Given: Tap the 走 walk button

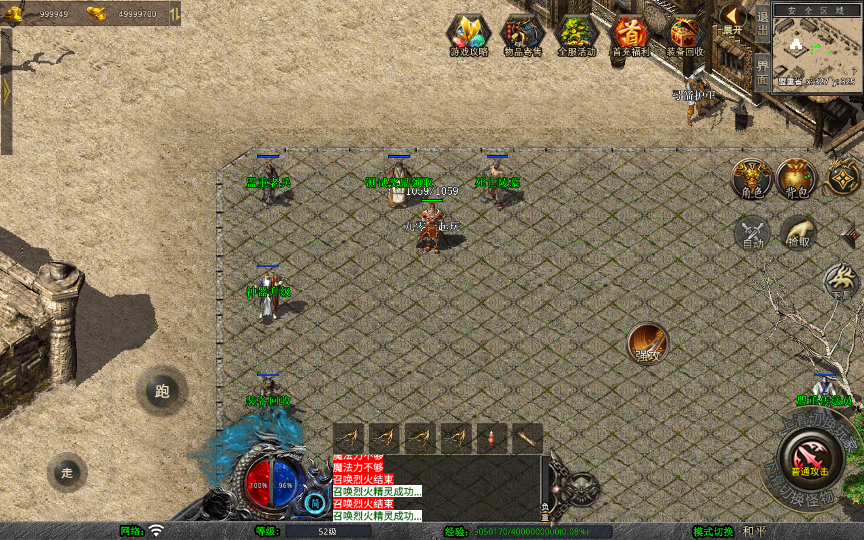Looking at the screenshot, I should click(67, 472).
